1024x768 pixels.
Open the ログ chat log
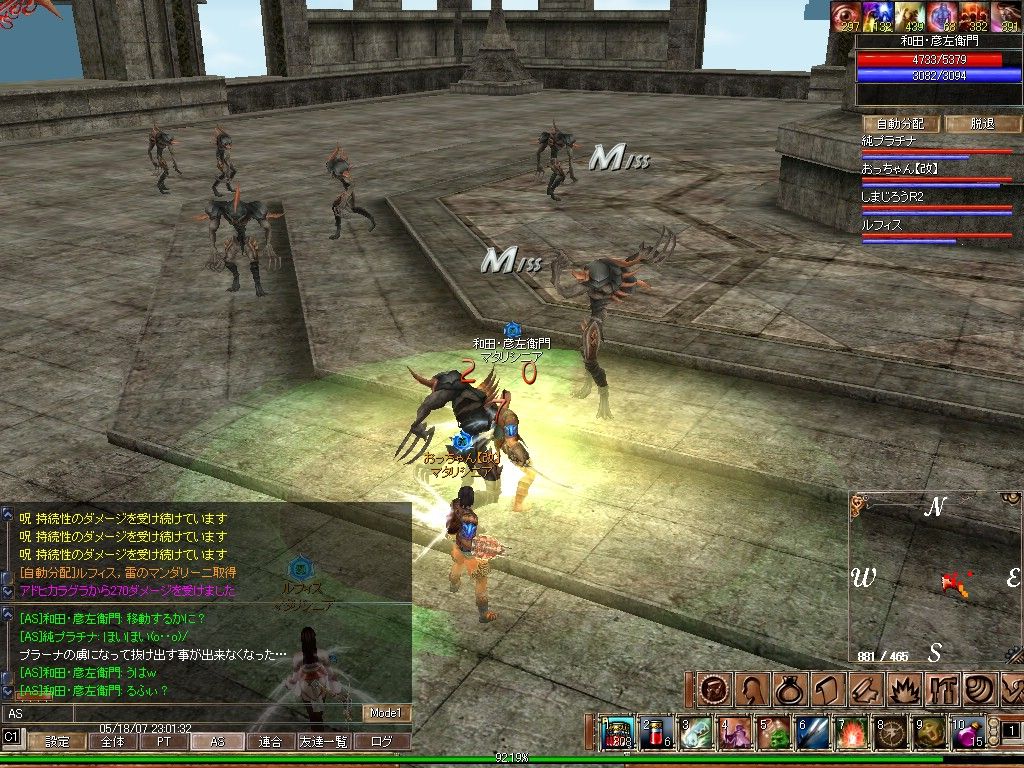click(383, 742)
